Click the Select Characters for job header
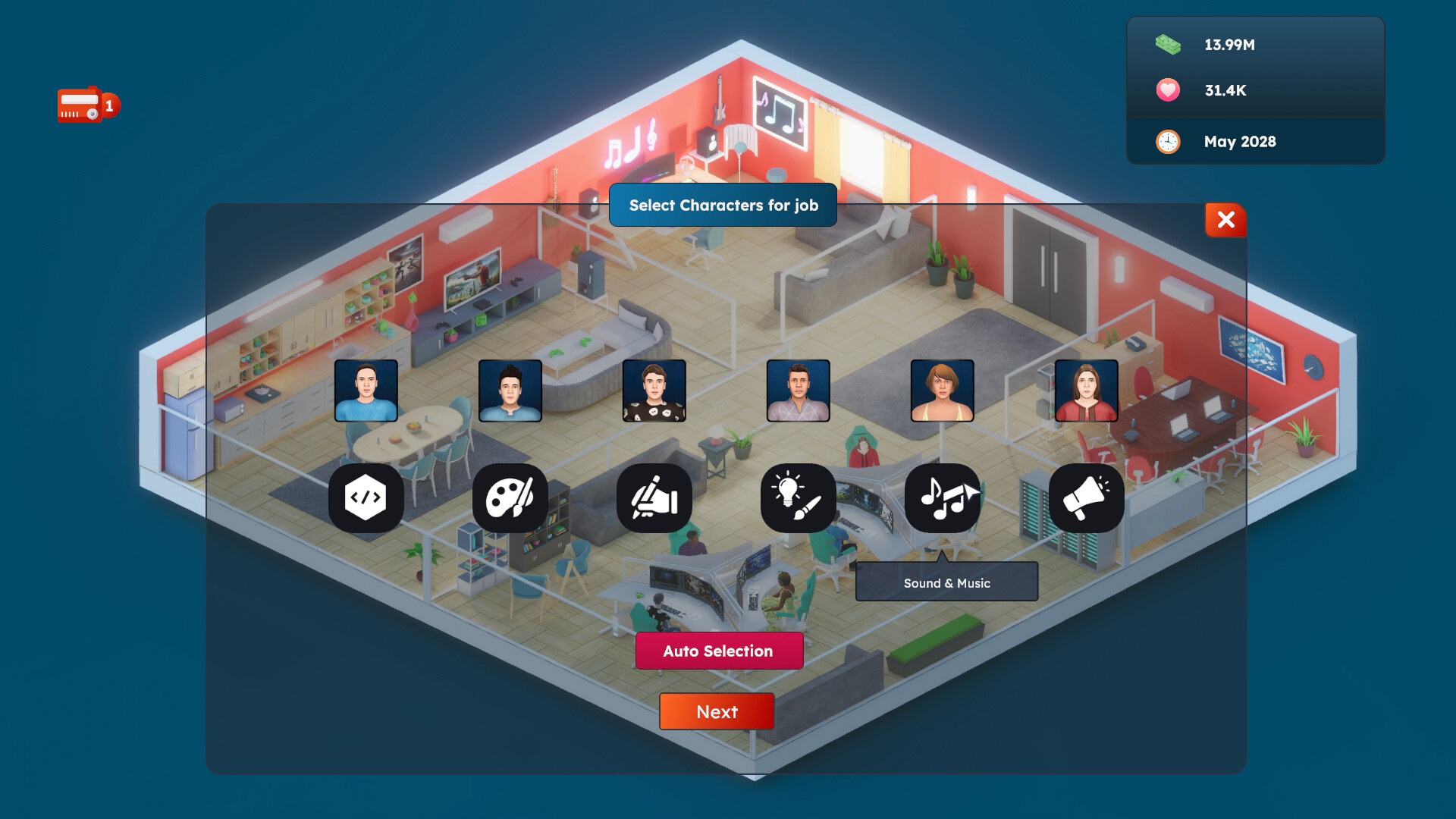Image resolution: width=1456 pixels, height=819 pixels. point(723,205)
